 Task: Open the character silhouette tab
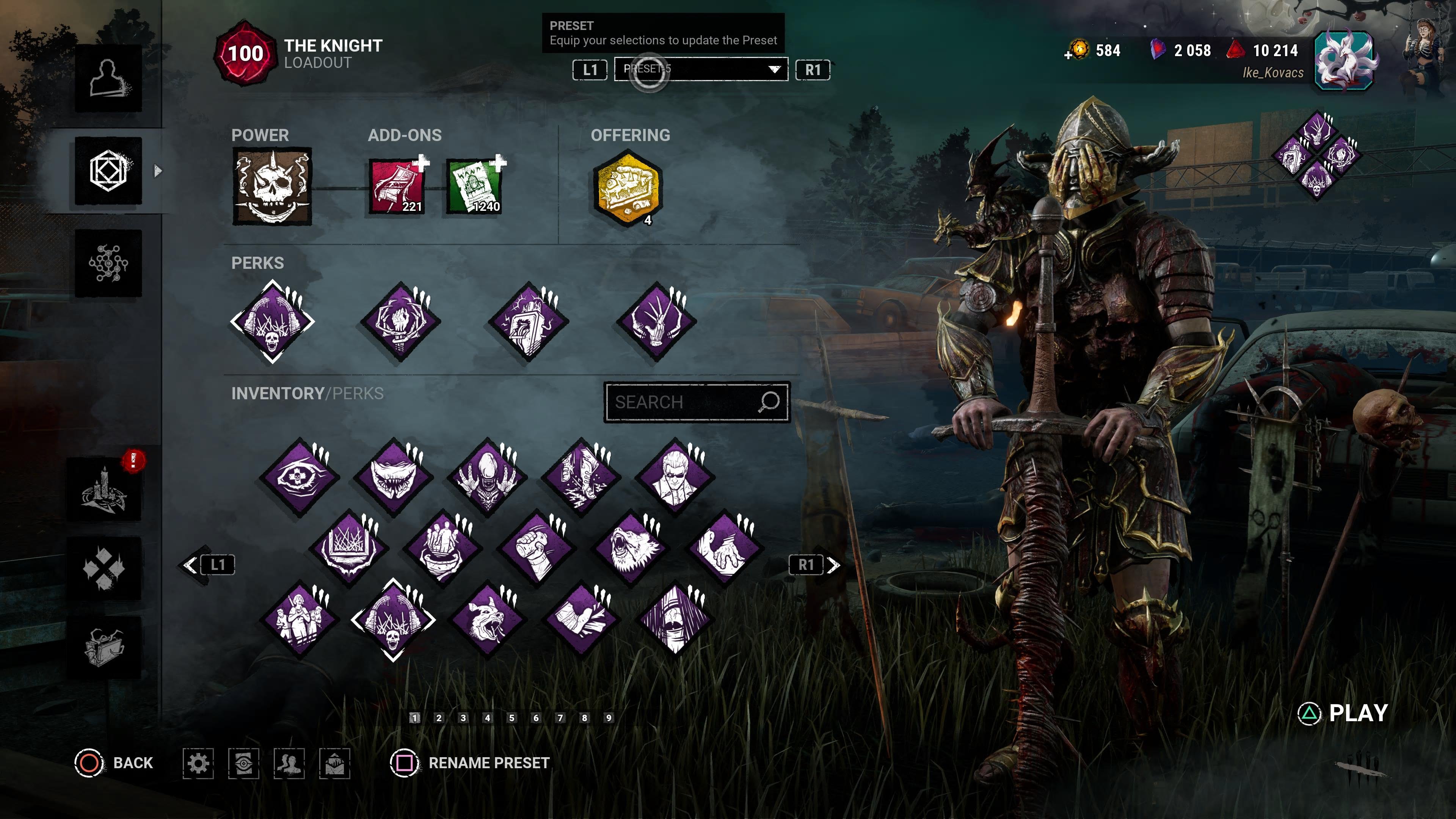point(108,78)
